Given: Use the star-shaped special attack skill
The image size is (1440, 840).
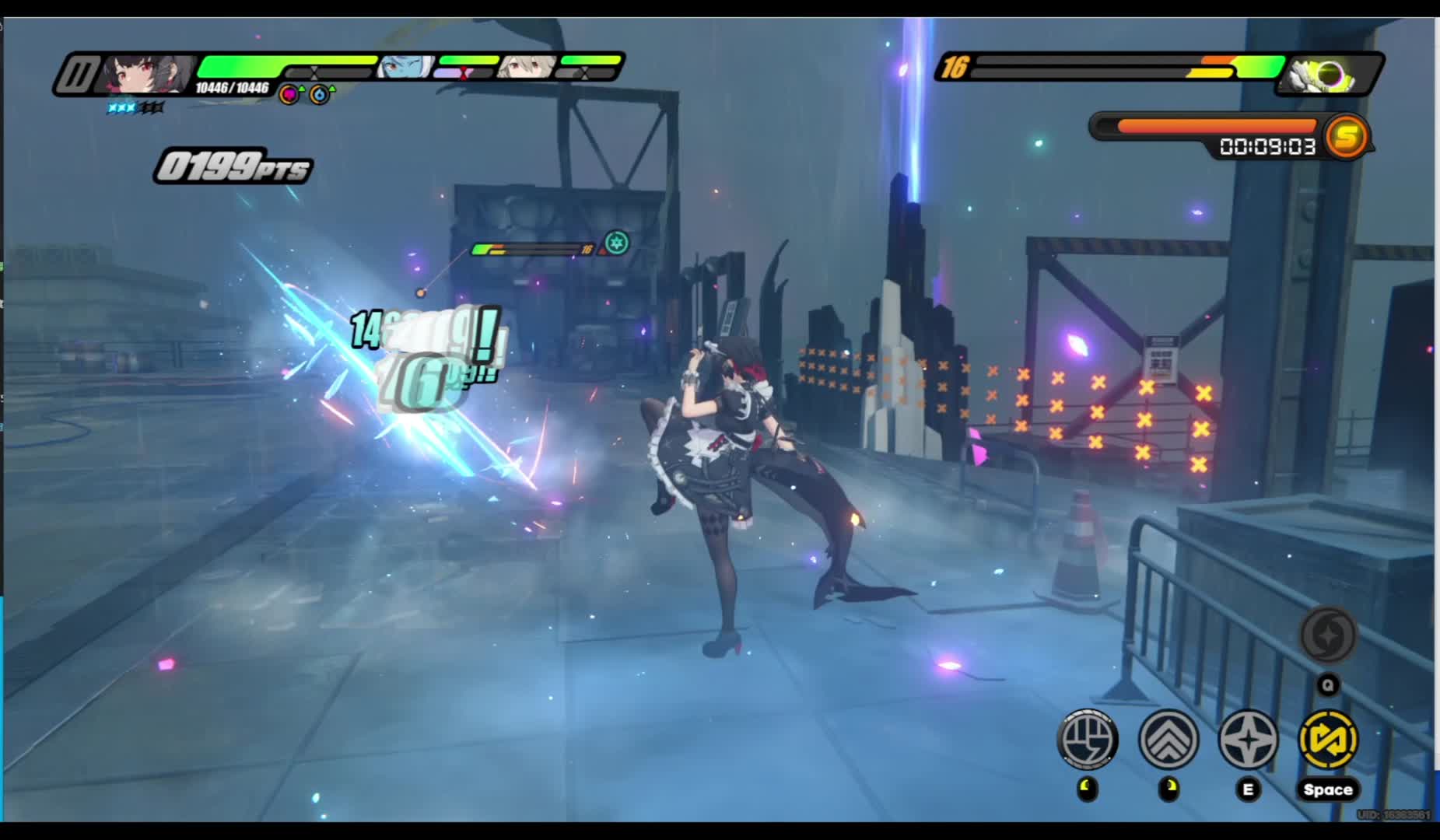Looking at the screenshot, I should [x=1249, y=739].
